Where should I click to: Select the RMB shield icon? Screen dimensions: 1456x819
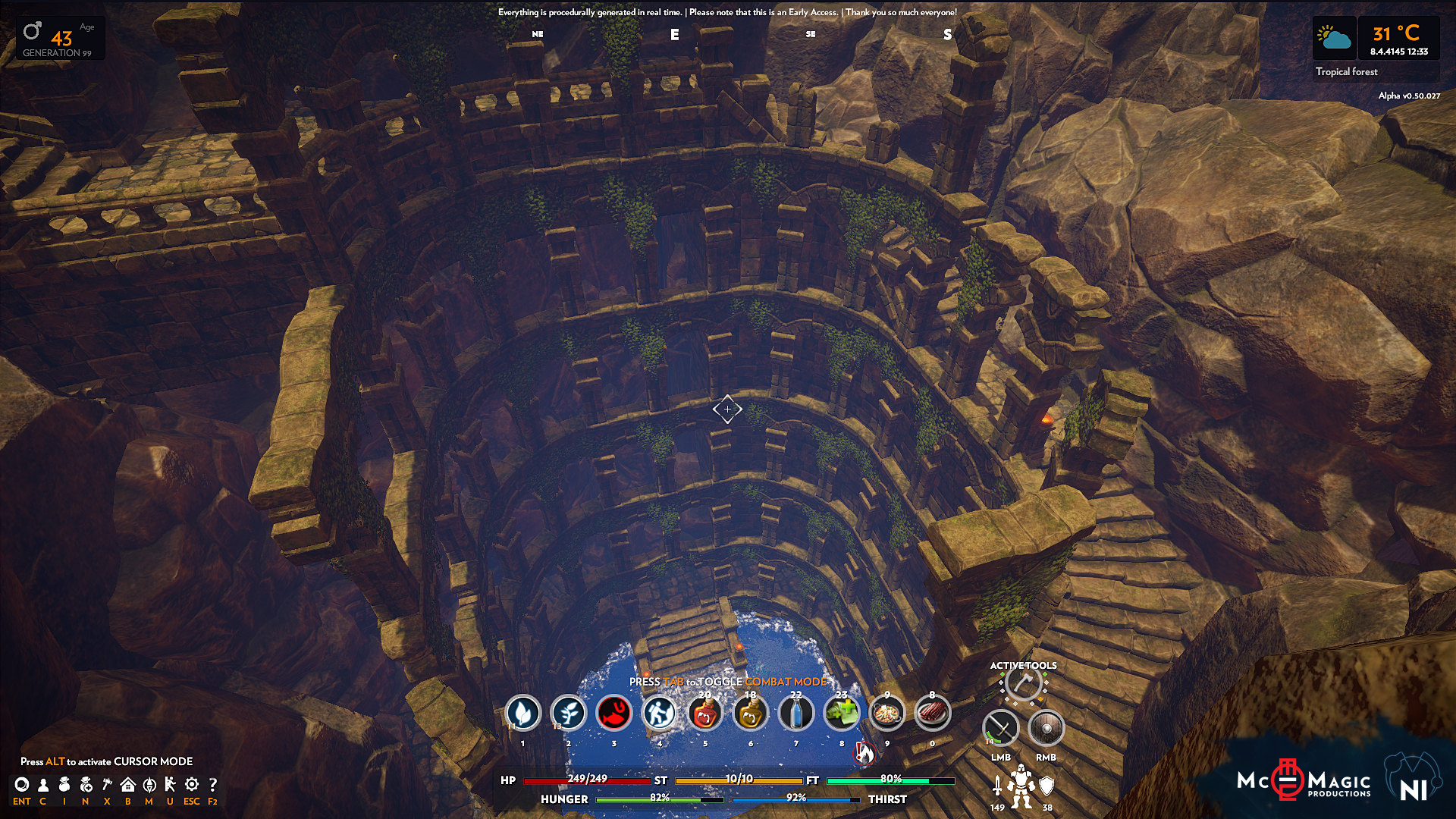click(x=1046, y=728)
